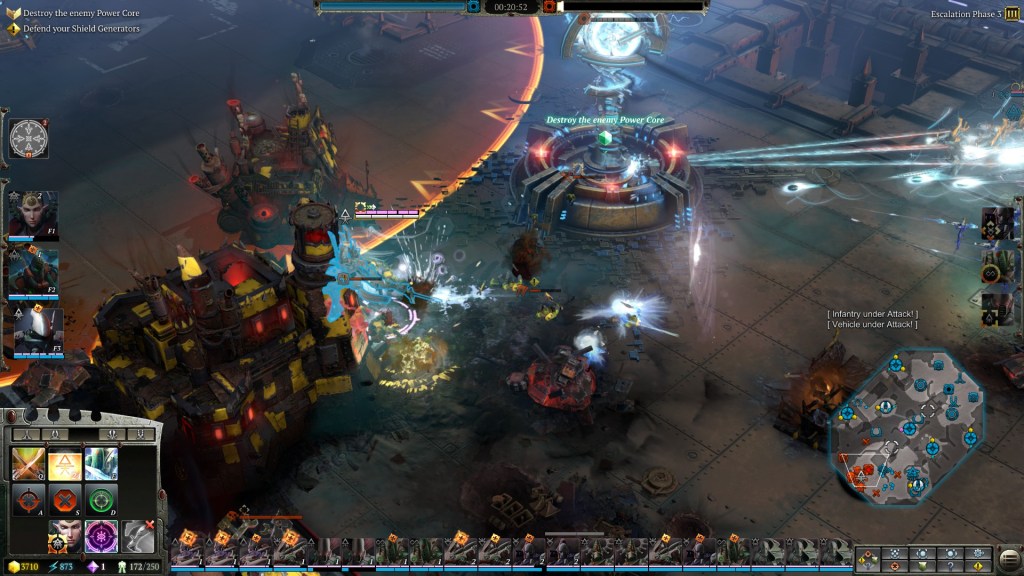Open the elite deployment wheel icon

(29, 138)
